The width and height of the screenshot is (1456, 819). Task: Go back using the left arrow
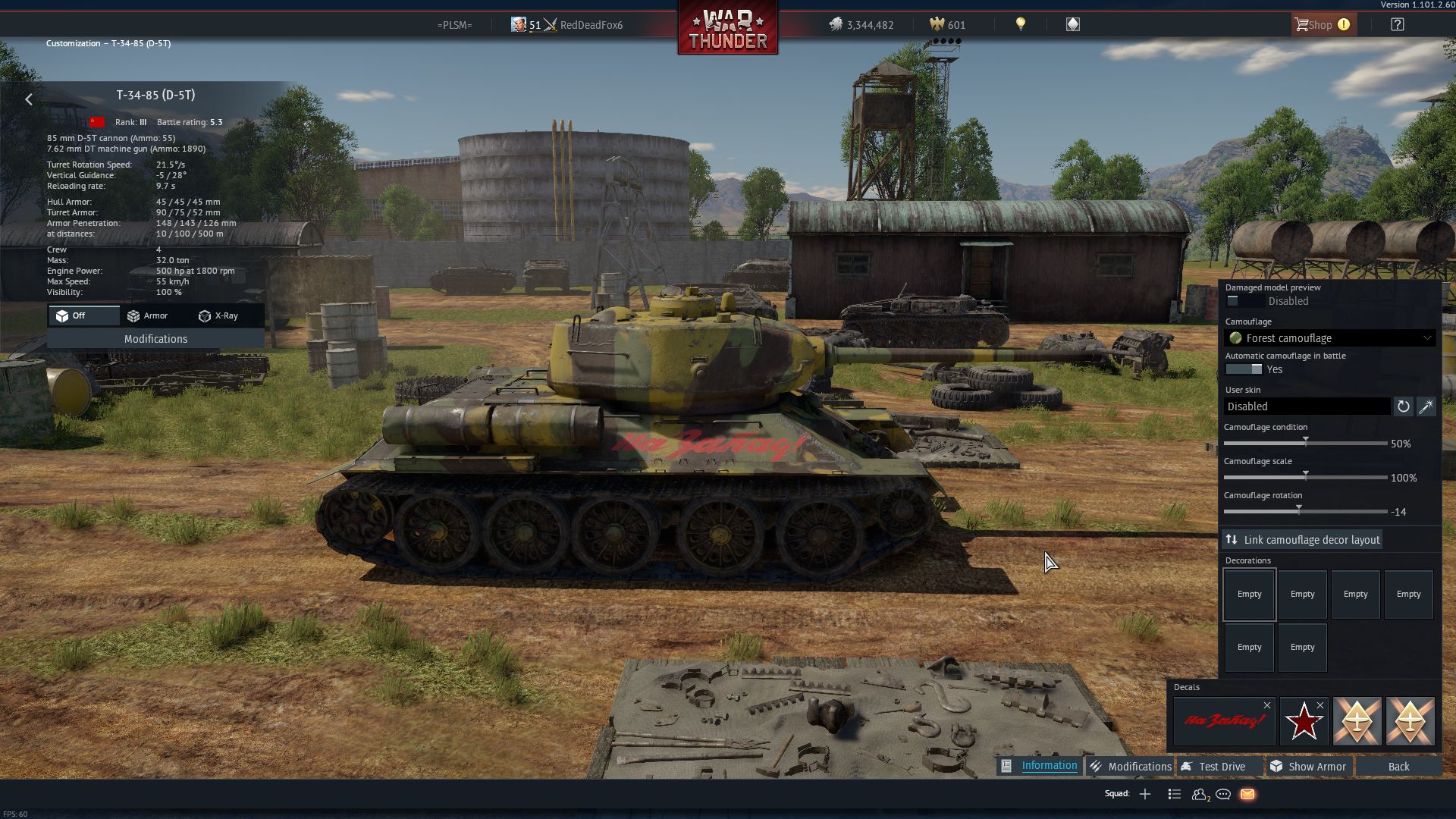29,99
